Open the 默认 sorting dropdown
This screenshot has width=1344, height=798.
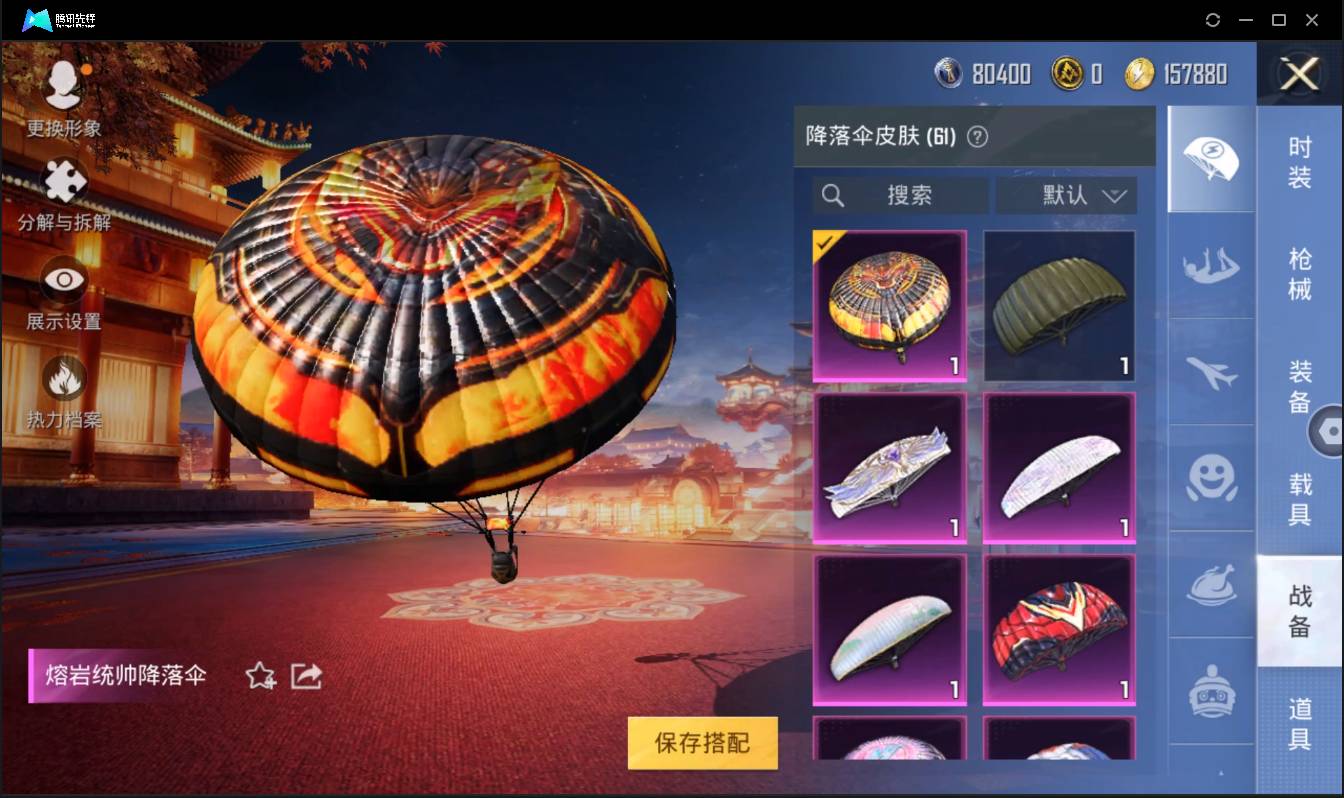click(x=1067, y=195)
